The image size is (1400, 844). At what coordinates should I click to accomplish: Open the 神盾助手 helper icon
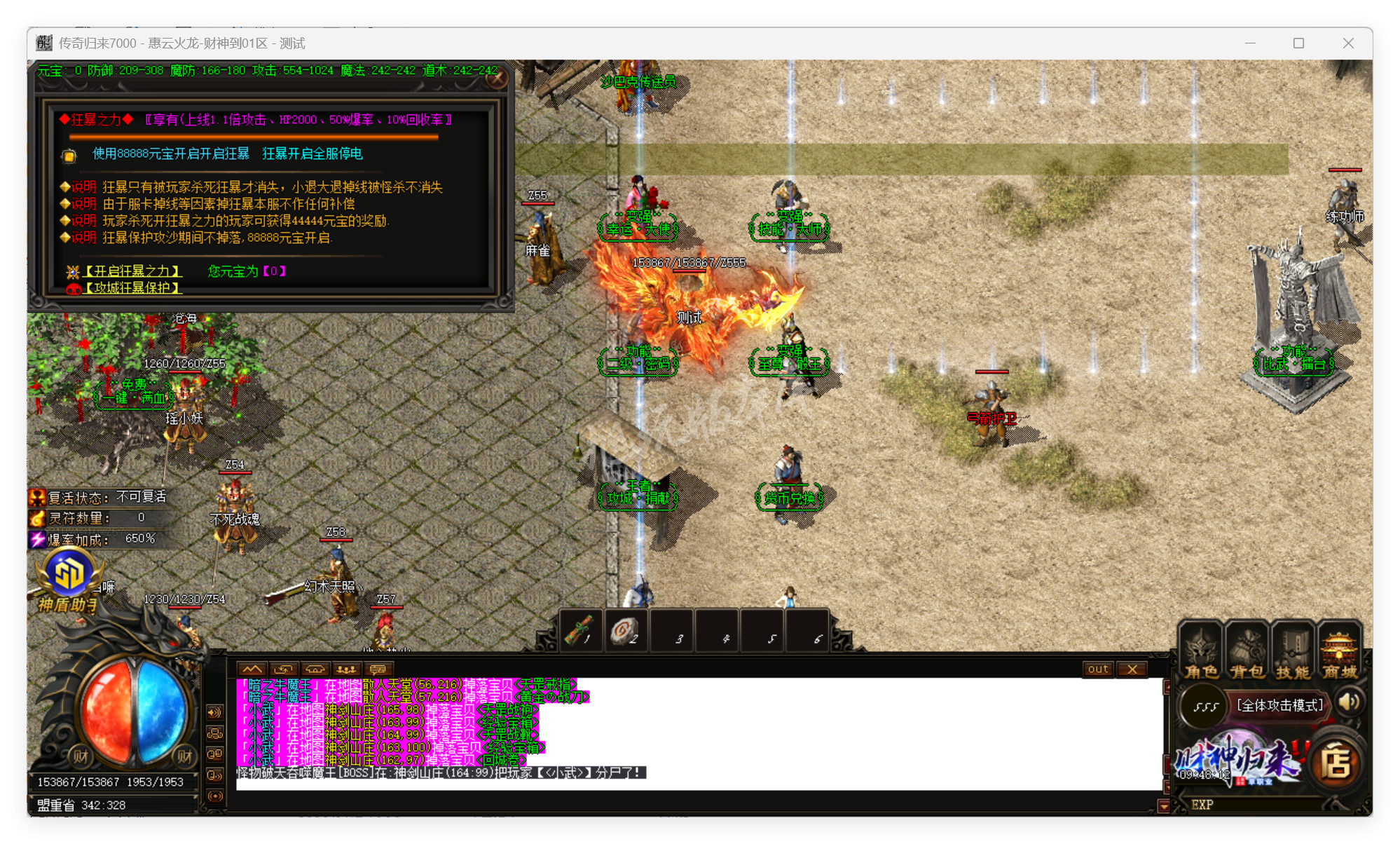69,578
